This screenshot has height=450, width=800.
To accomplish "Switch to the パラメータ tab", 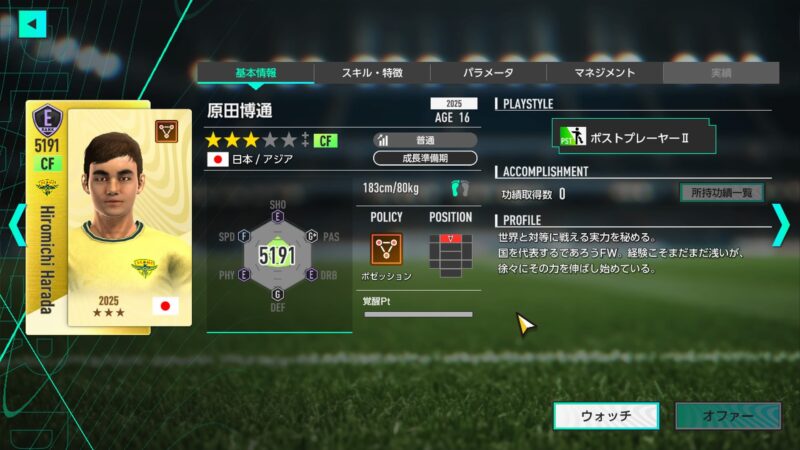I will [488, 73].
